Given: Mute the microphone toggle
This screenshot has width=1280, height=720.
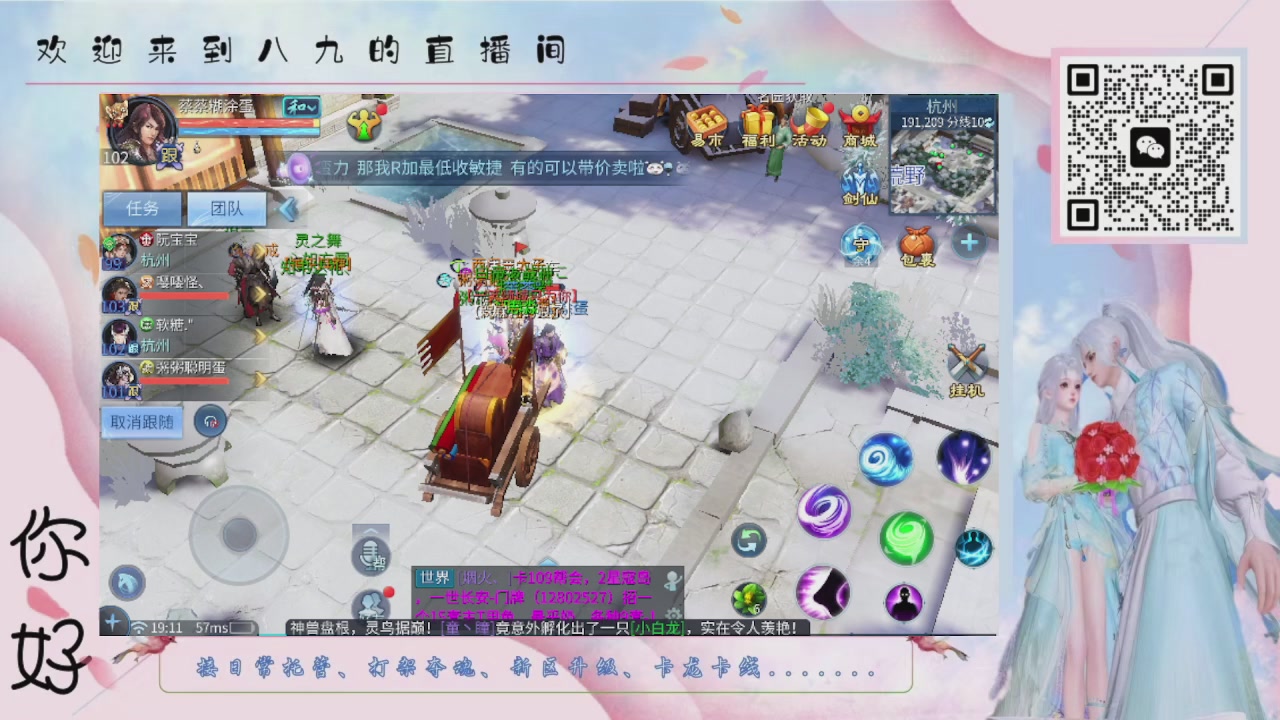Looking at the screenshot, I should coord(370,554).
